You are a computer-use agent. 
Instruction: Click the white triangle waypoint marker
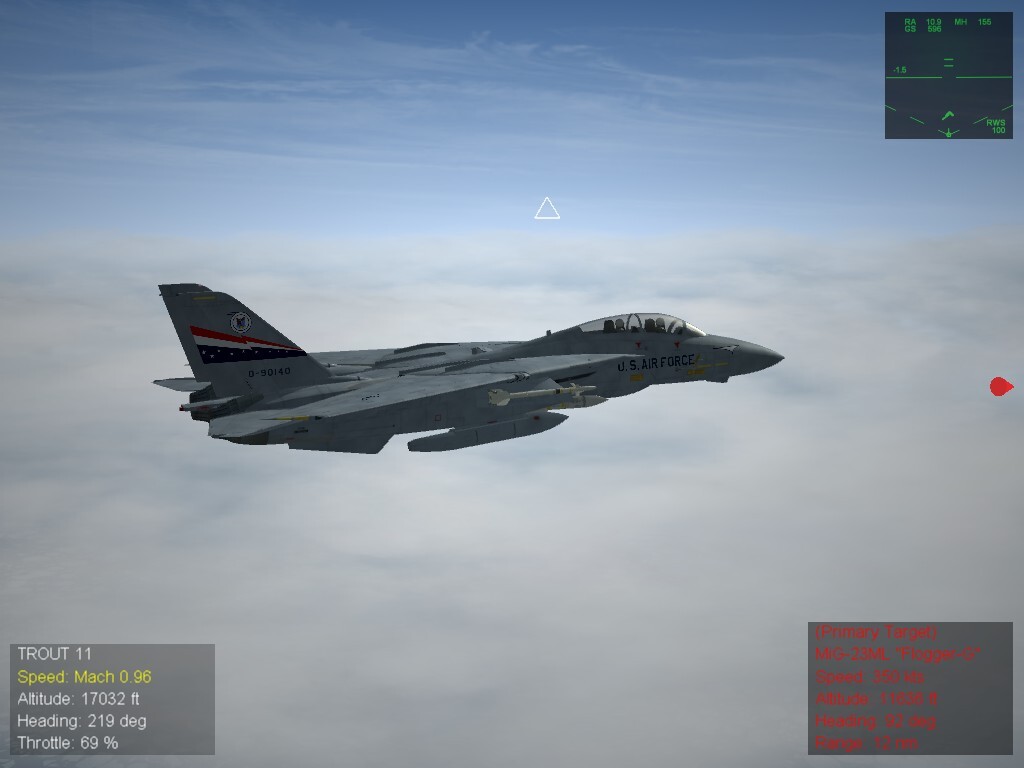[x=547, y=209]
